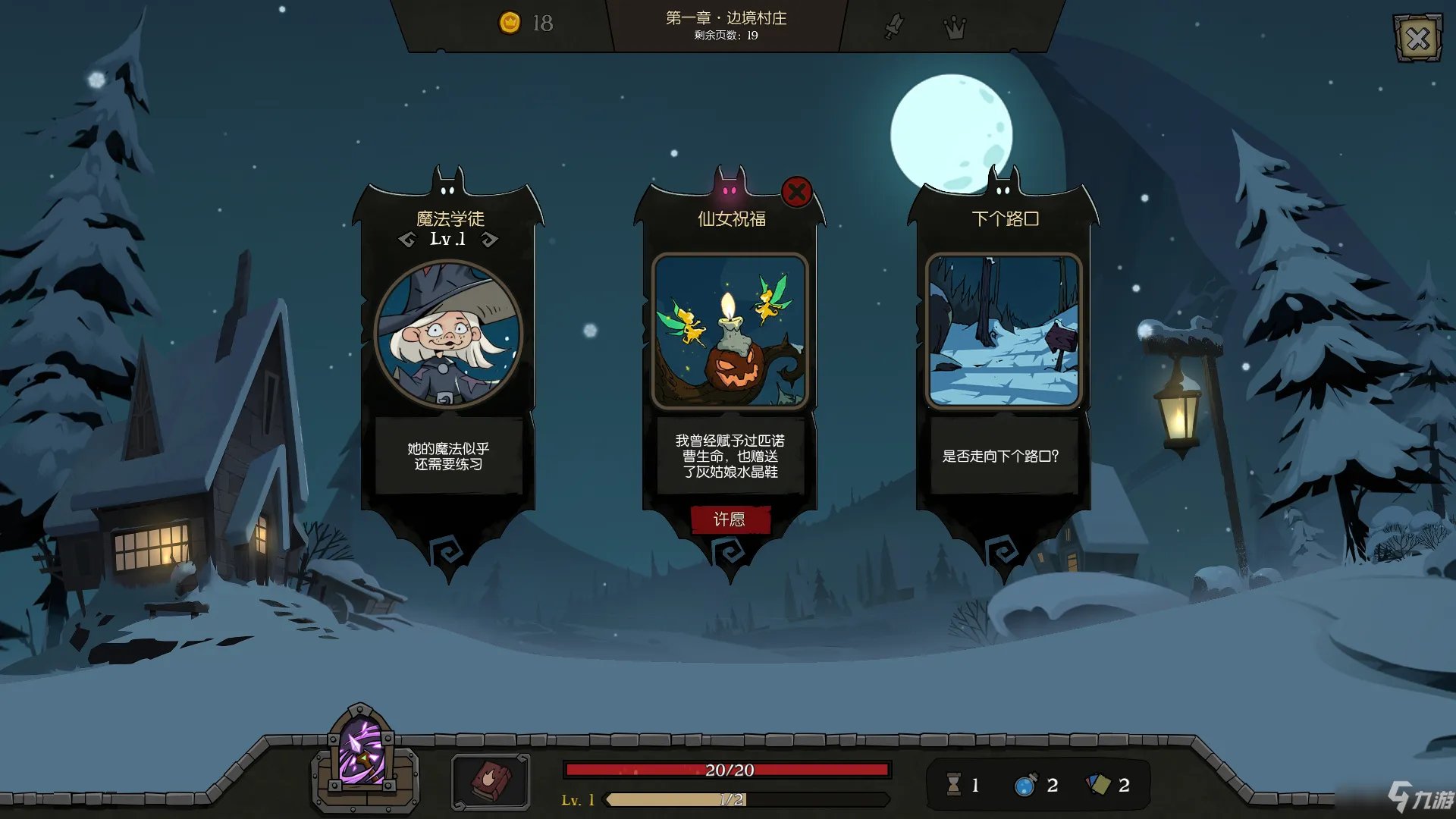The height and width of the screenshot is (819, 1456).
Task: Decrease the apprentice level with the left arrow
Action: click(407, 240)
